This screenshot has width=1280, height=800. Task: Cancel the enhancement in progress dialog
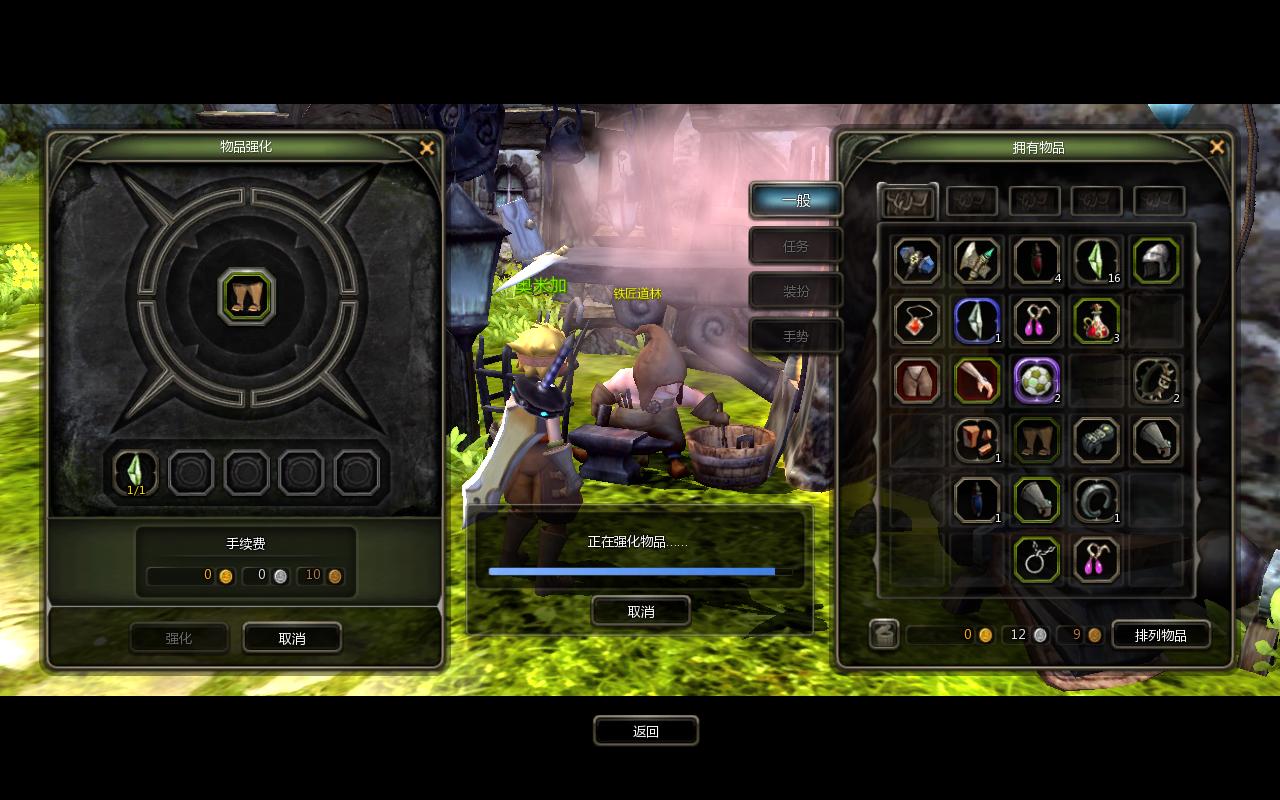[x=641, y=611]
